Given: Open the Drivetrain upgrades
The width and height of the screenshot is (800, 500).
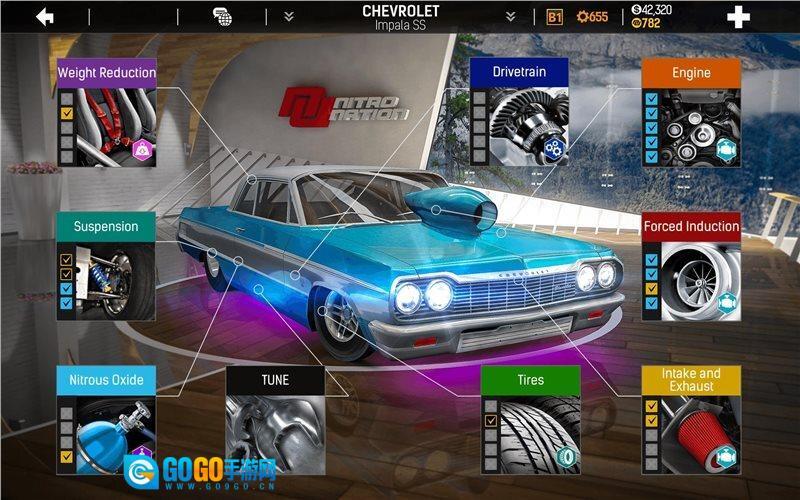Looking at the screenshot, I should 519,112.
